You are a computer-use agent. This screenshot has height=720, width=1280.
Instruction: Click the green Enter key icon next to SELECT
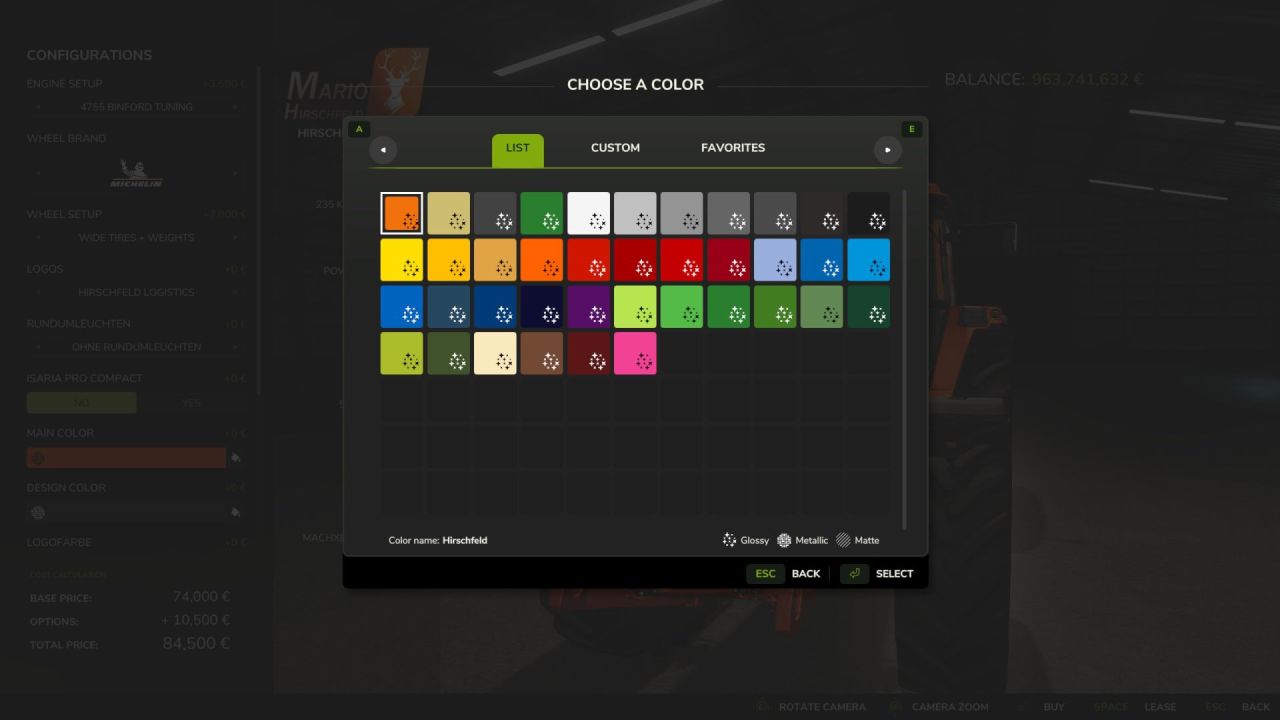coord(855,573)
